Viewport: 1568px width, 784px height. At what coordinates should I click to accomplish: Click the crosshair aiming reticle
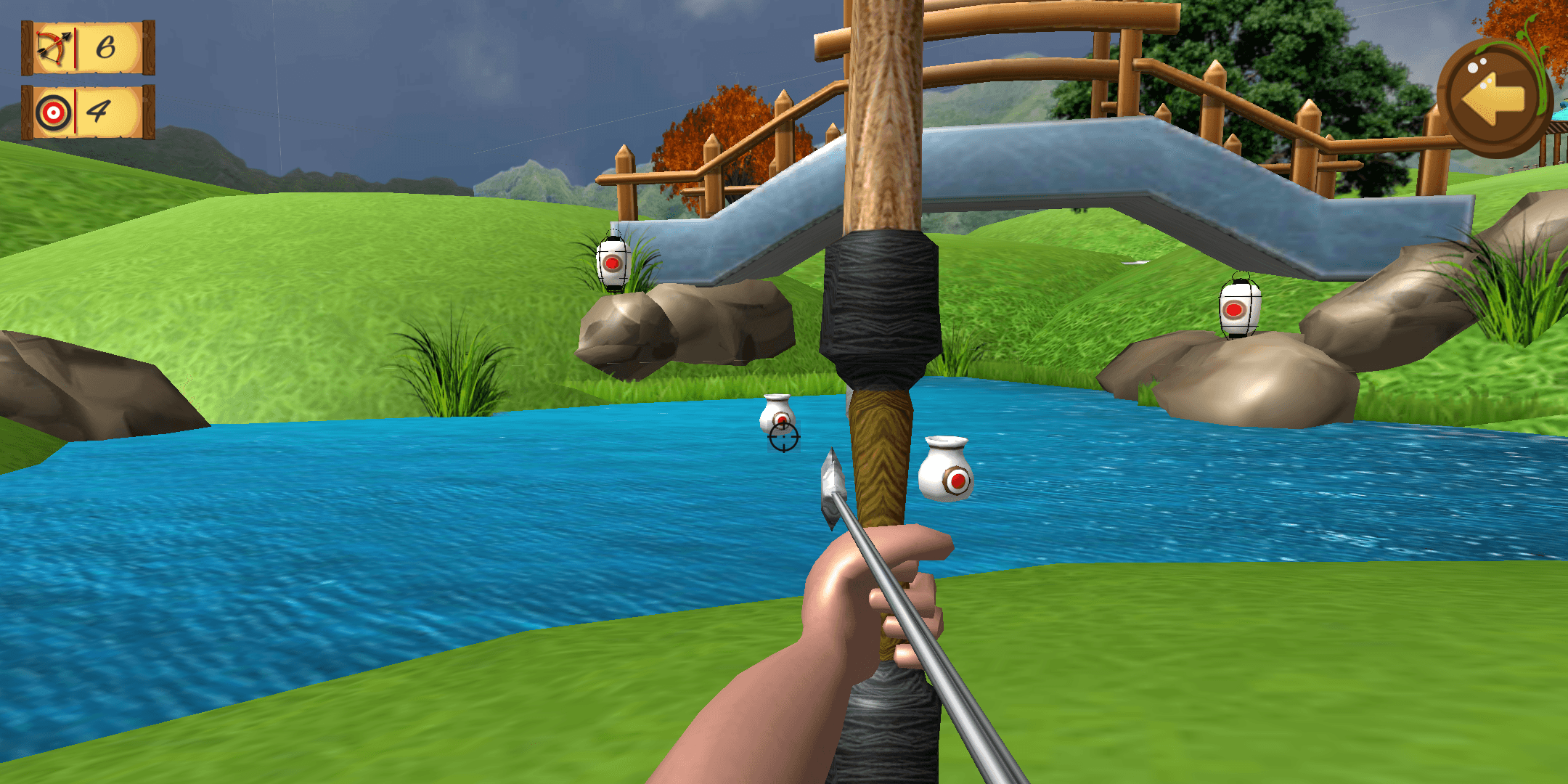click(x=783, y=438)
